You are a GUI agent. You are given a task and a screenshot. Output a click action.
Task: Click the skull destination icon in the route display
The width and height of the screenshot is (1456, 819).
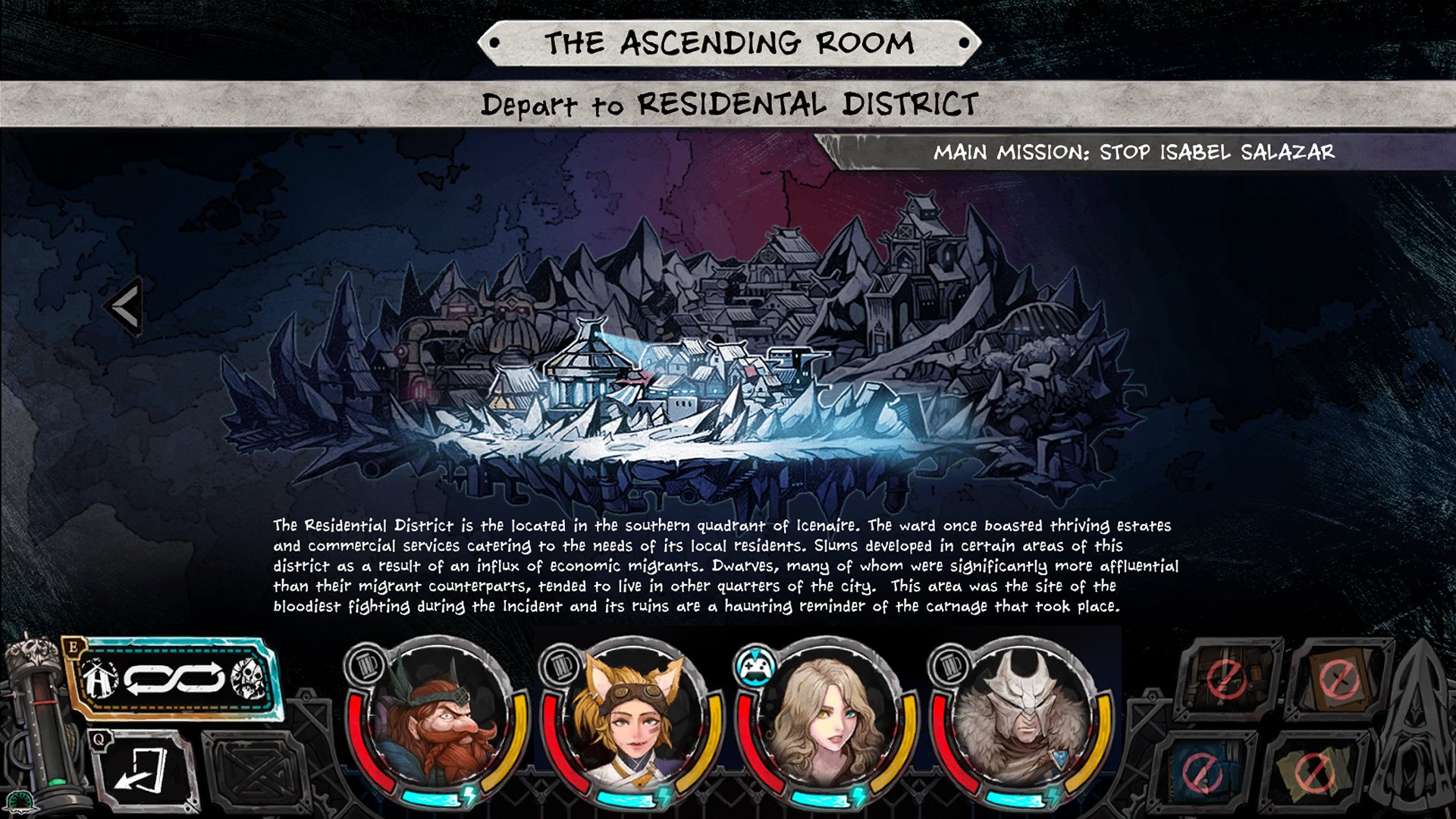[246, 679]
